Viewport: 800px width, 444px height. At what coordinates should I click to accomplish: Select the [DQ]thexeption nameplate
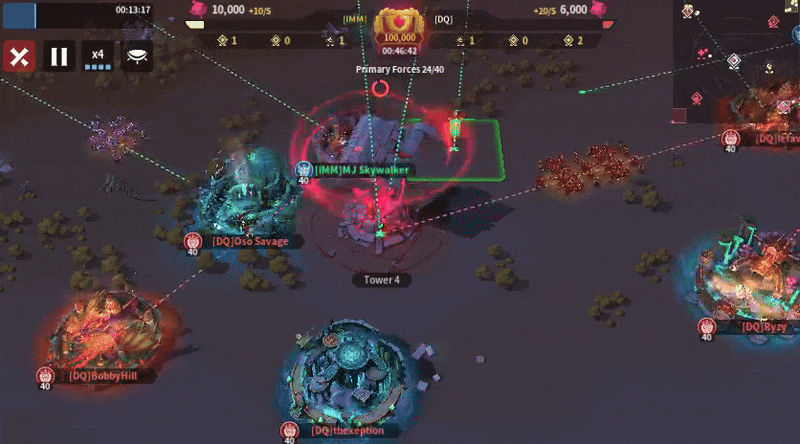[x=347, y=431]
